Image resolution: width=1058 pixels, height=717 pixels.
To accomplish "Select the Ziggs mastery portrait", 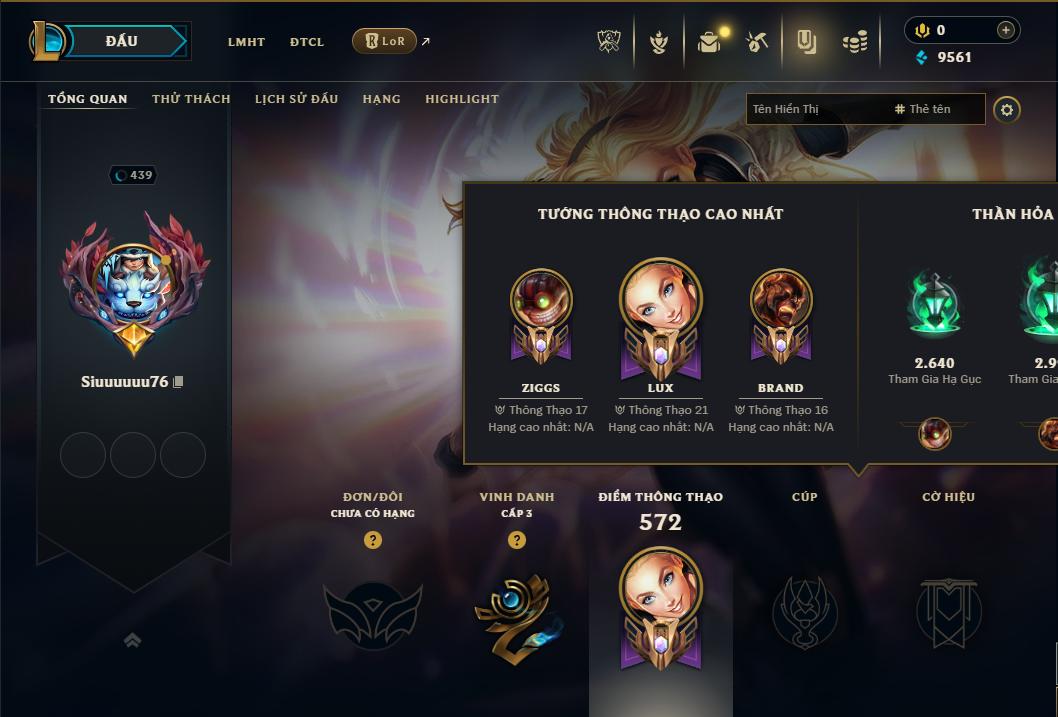I will click(x=541, y=305).
